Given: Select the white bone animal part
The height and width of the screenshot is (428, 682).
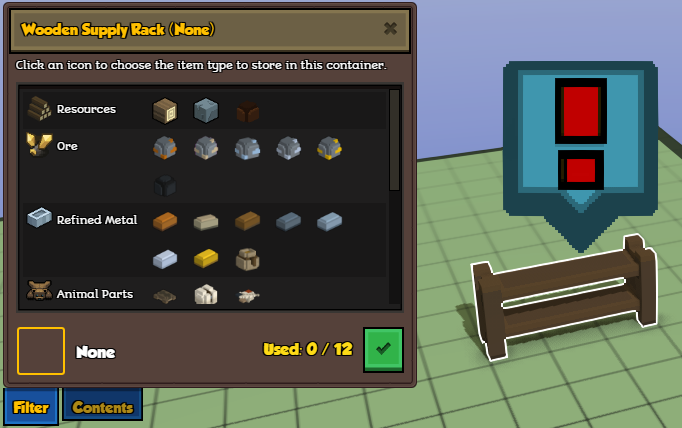Looking at the screenshot, I should coord(205,294).
